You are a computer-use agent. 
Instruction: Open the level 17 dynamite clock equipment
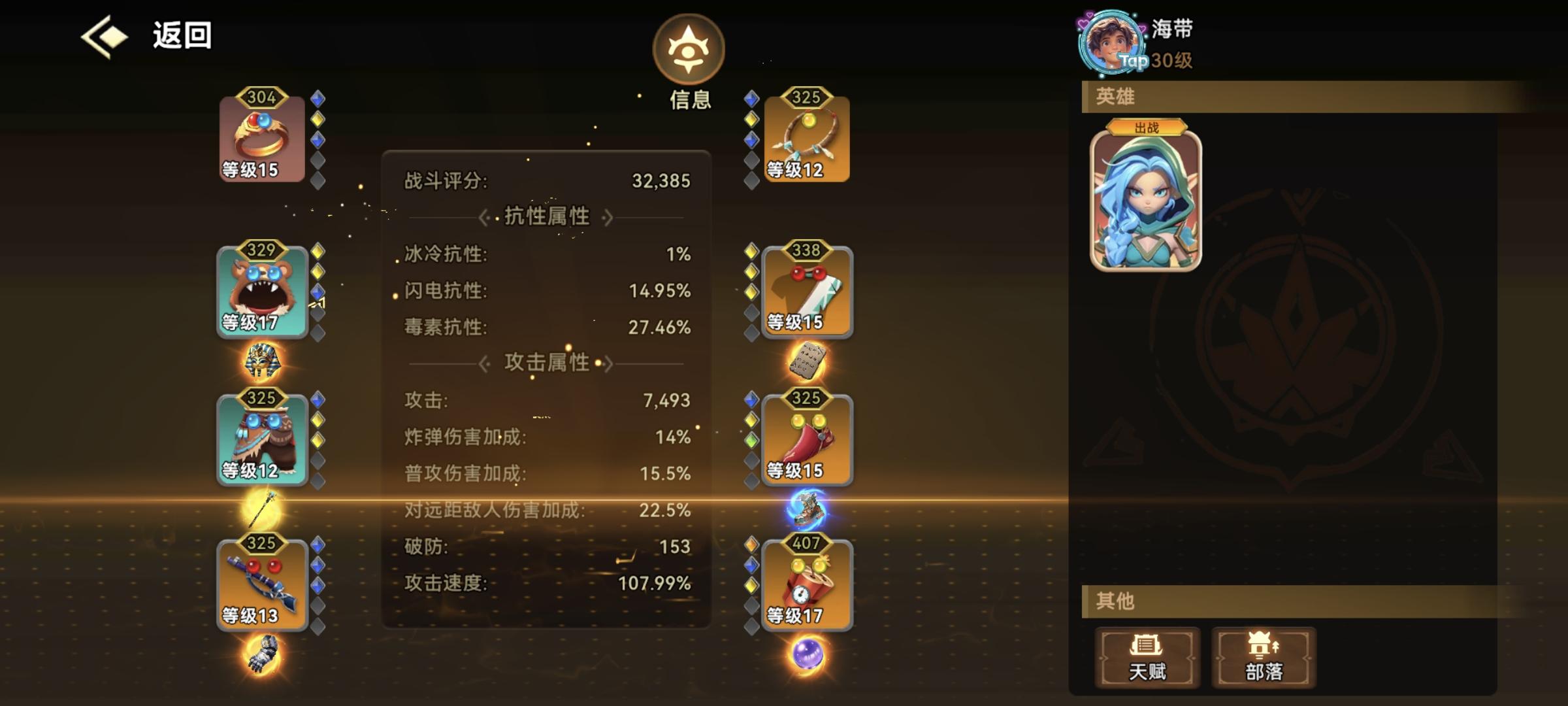pyautogui.click(x=807, y=582)
